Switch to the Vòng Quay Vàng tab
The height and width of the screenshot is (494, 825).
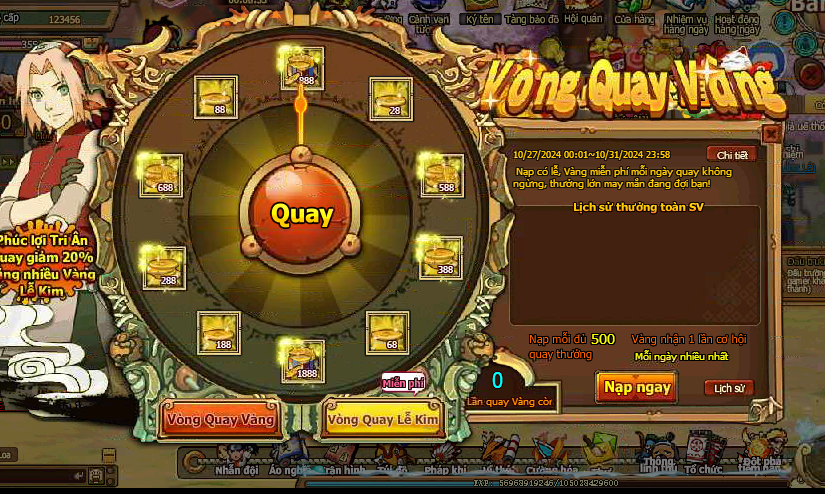coord(220,420)
